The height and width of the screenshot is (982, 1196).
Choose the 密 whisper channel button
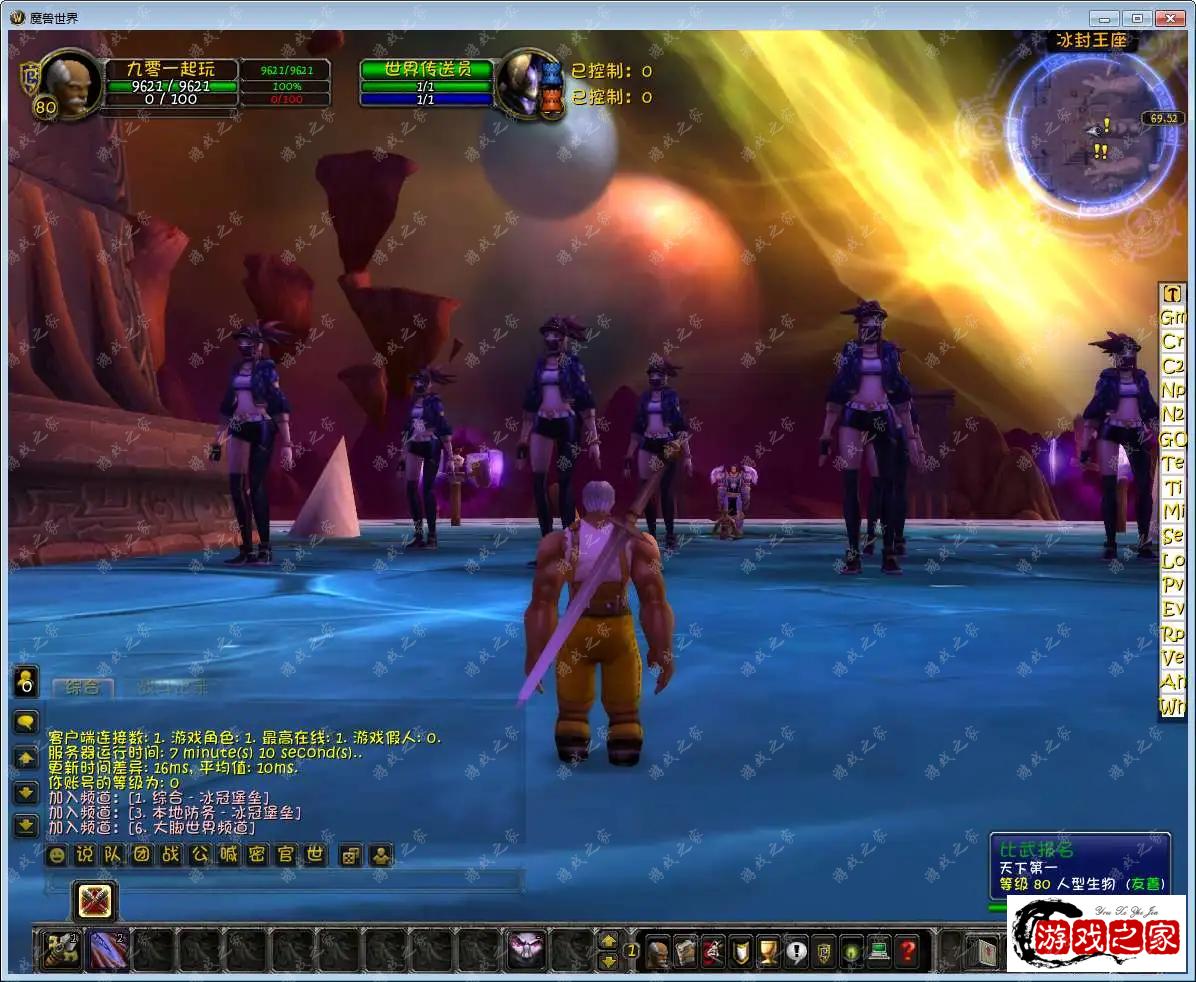pyautogui.click(x=258, y=856)
